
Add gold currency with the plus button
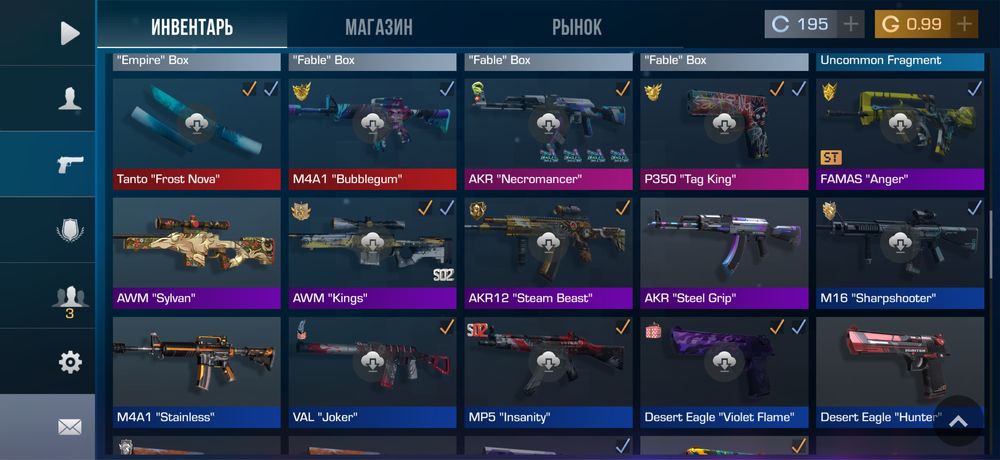964,24
